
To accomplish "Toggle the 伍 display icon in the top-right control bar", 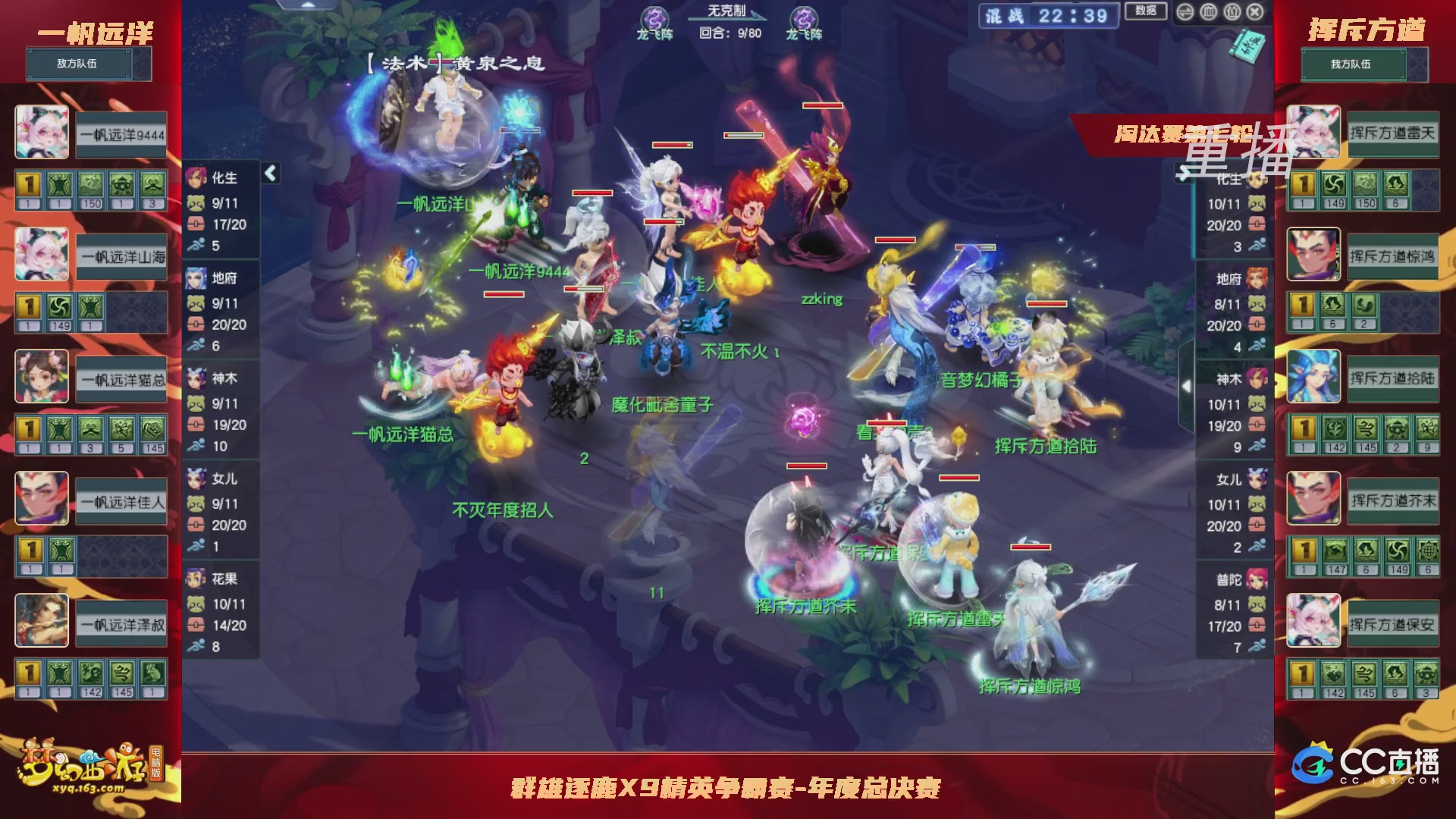I will 1232,11.
